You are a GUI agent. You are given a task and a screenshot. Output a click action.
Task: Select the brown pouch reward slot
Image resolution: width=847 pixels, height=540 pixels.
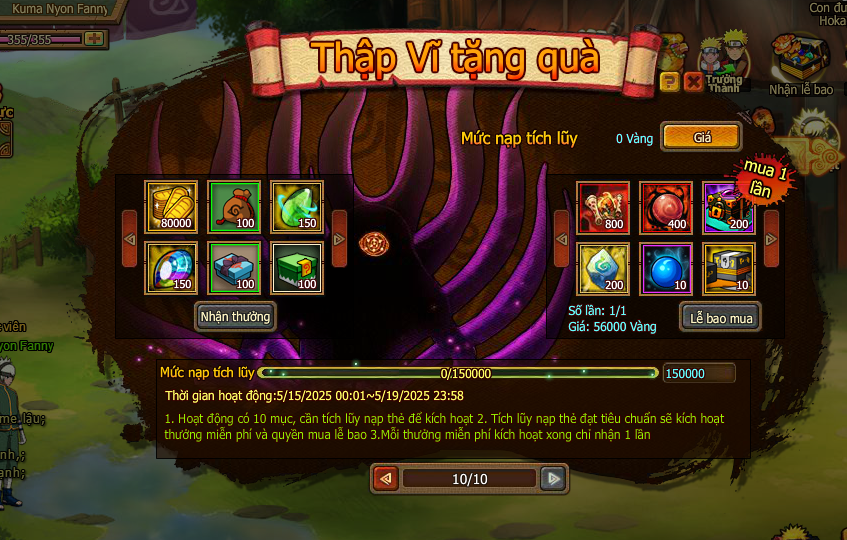234,207
